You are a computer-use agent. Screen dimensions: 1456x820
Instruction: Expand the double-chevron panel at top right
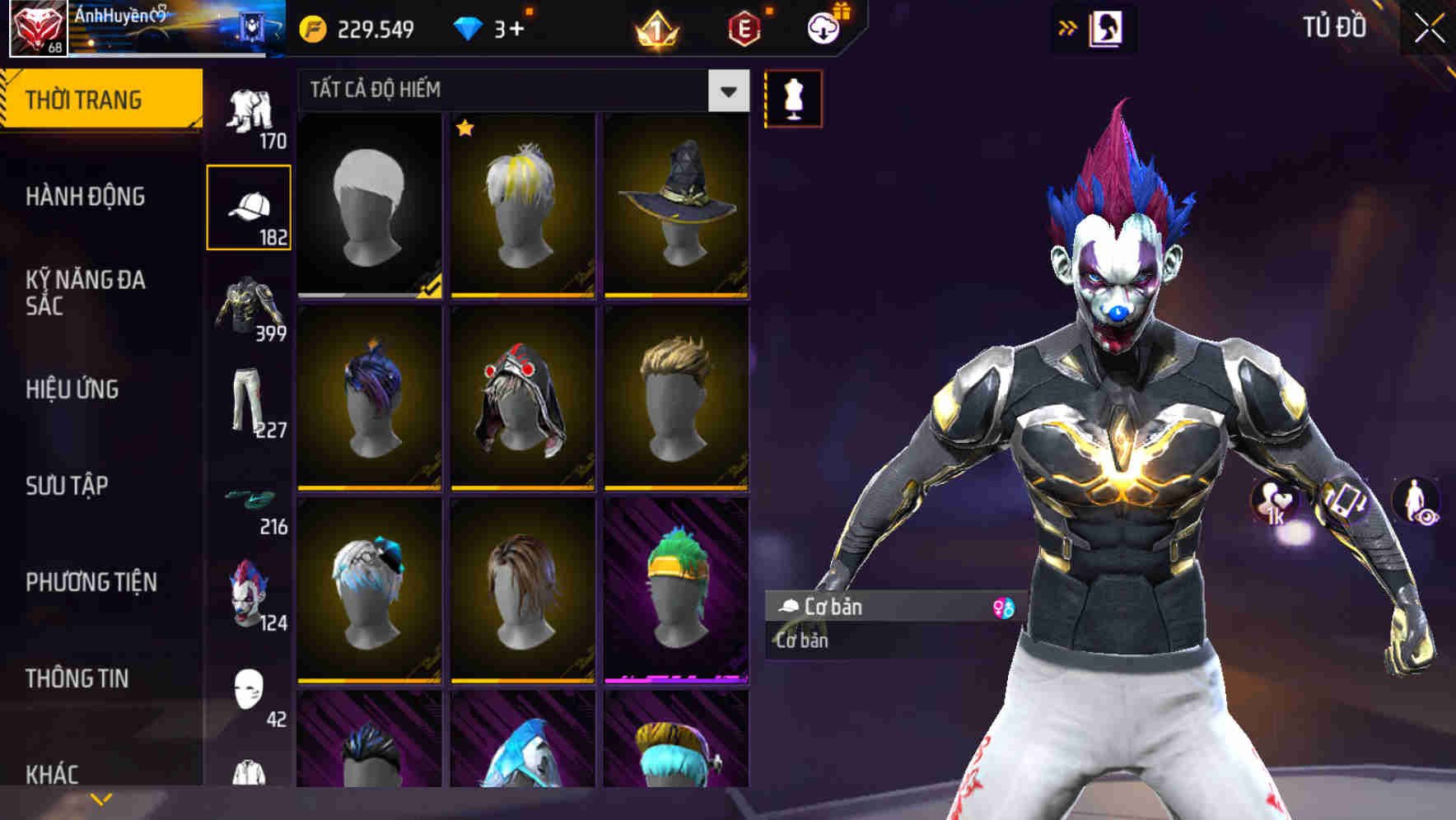pos(1067,26)
